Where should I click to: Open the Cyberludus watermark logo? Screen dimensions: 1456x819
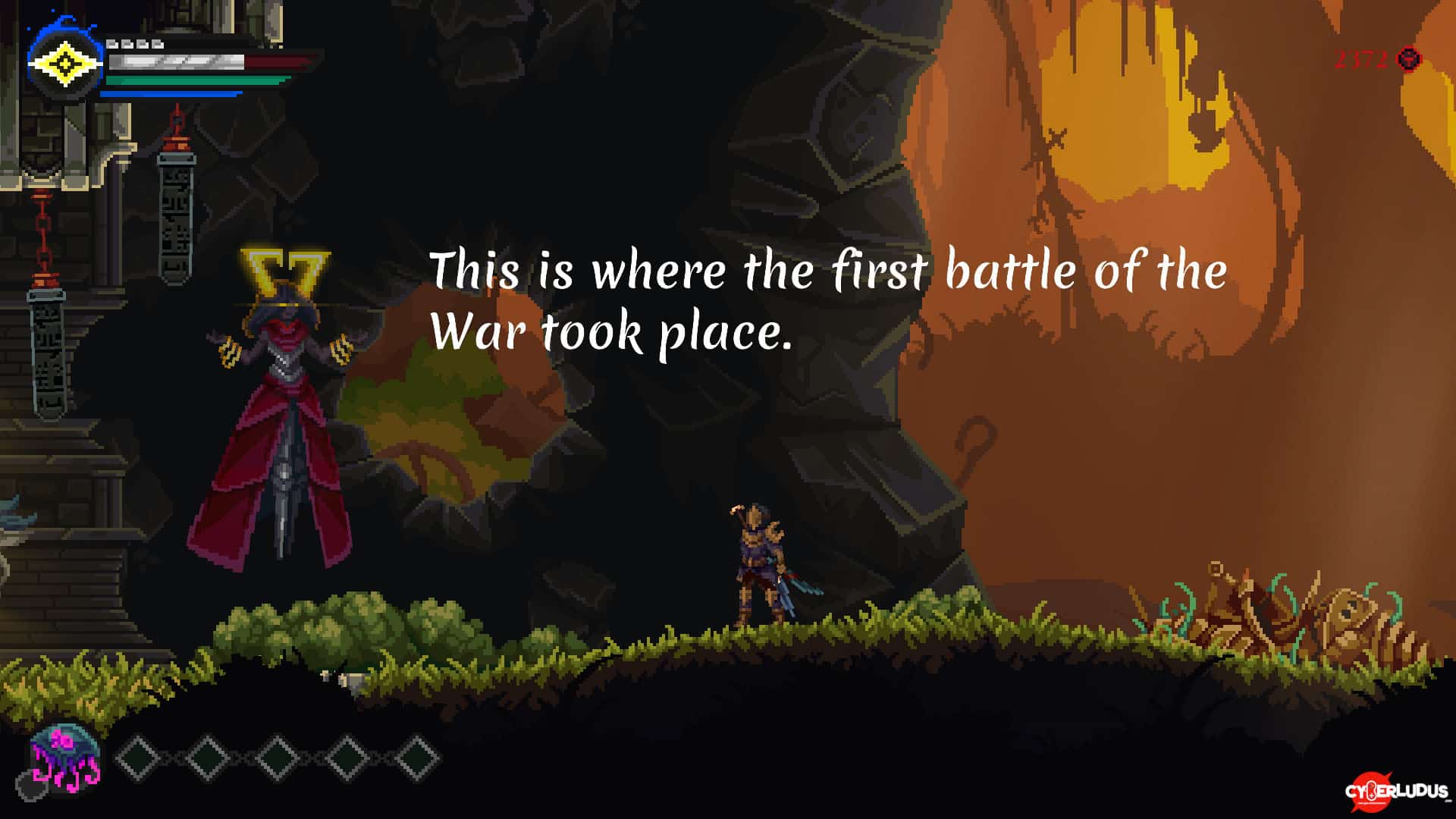[1395, 792]
